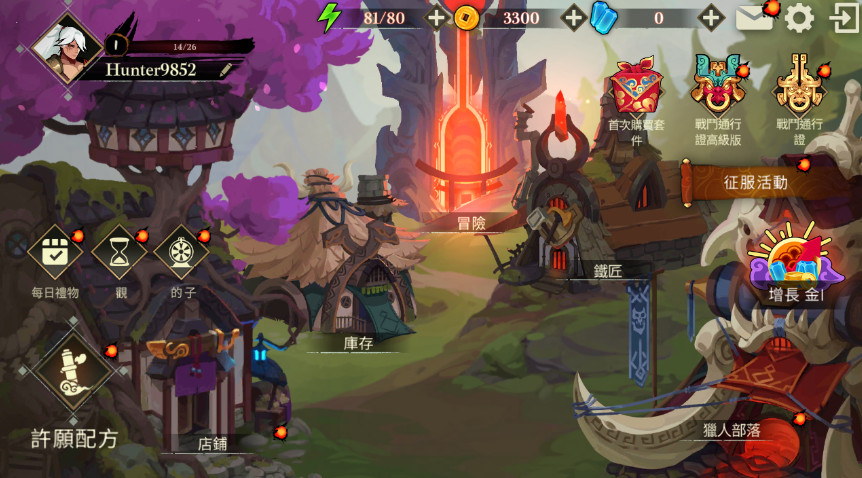Open the mail envelope inbox
This screenshot has height=478, width=862.
[754, 18]
